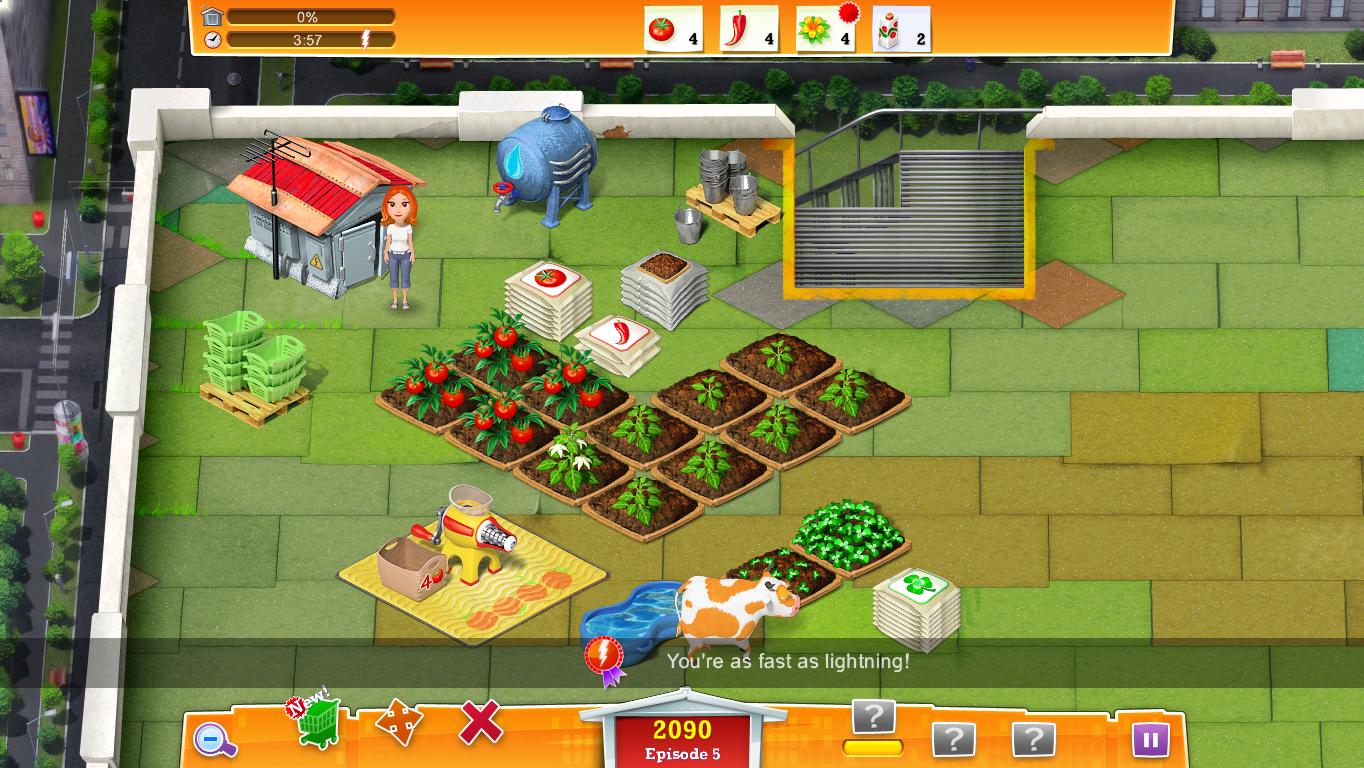
Task: Reveal the first question-mark upgrade slot
Action: [873, 716]
